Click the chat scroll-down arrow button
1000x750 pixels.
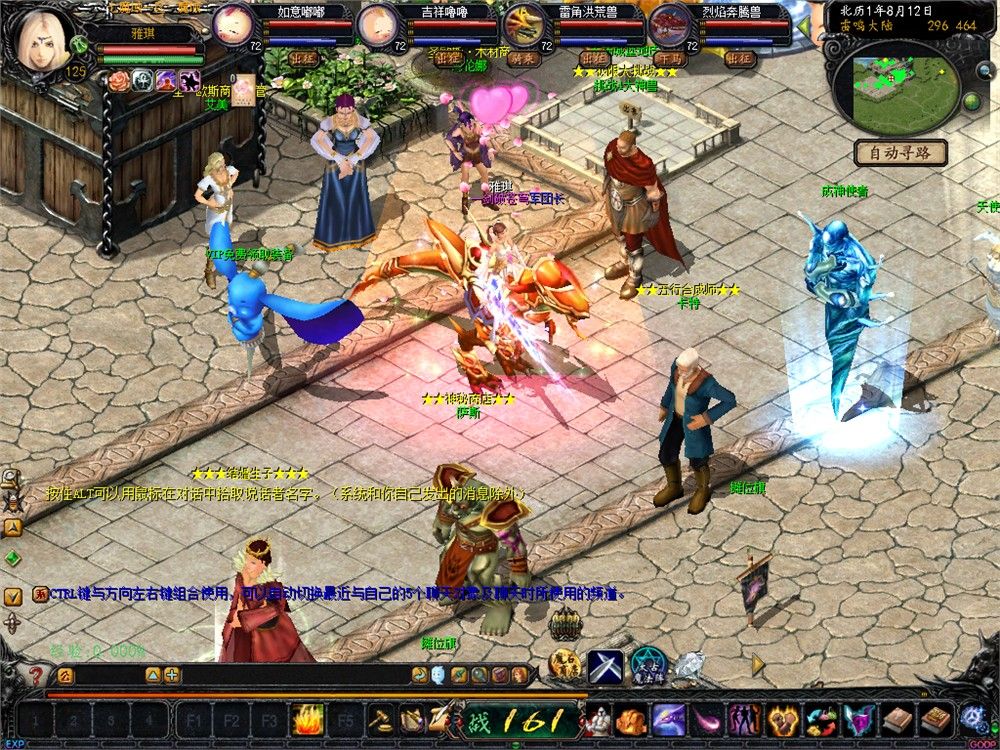[x=14, y=596]
